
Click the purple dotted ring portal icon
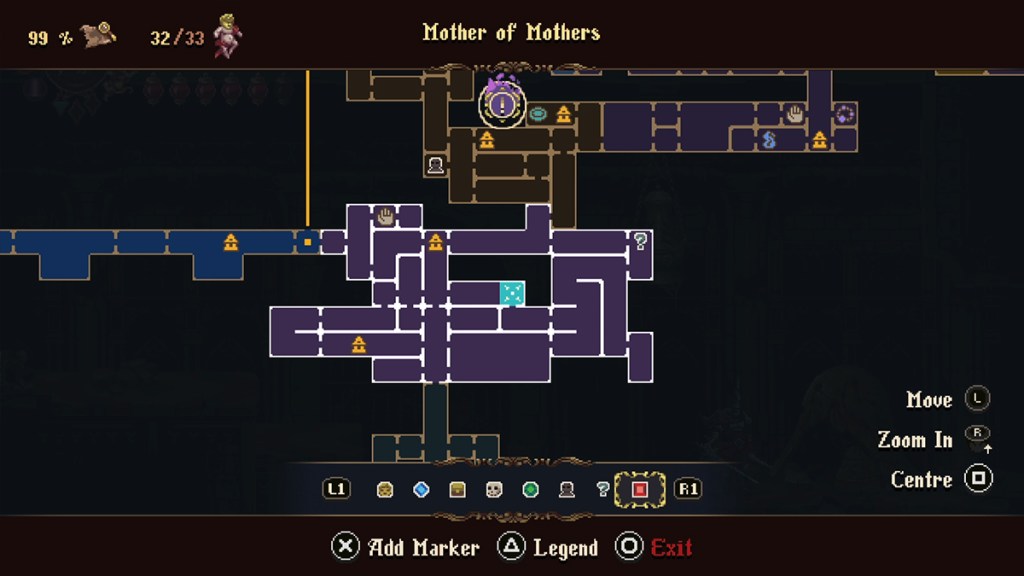845,114
